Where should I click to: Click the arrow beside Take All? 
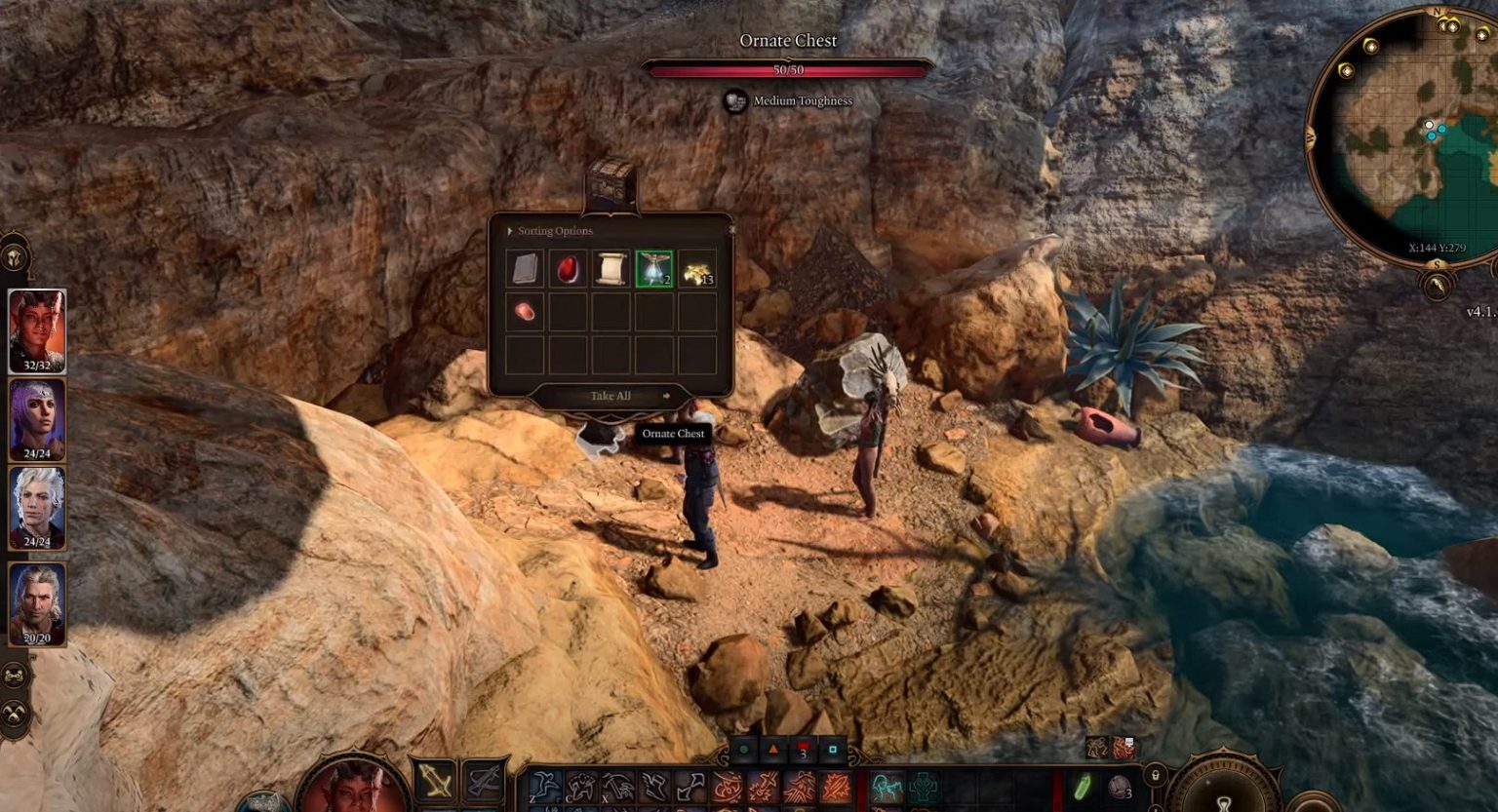pyautogui.click(x=665, y=396)
